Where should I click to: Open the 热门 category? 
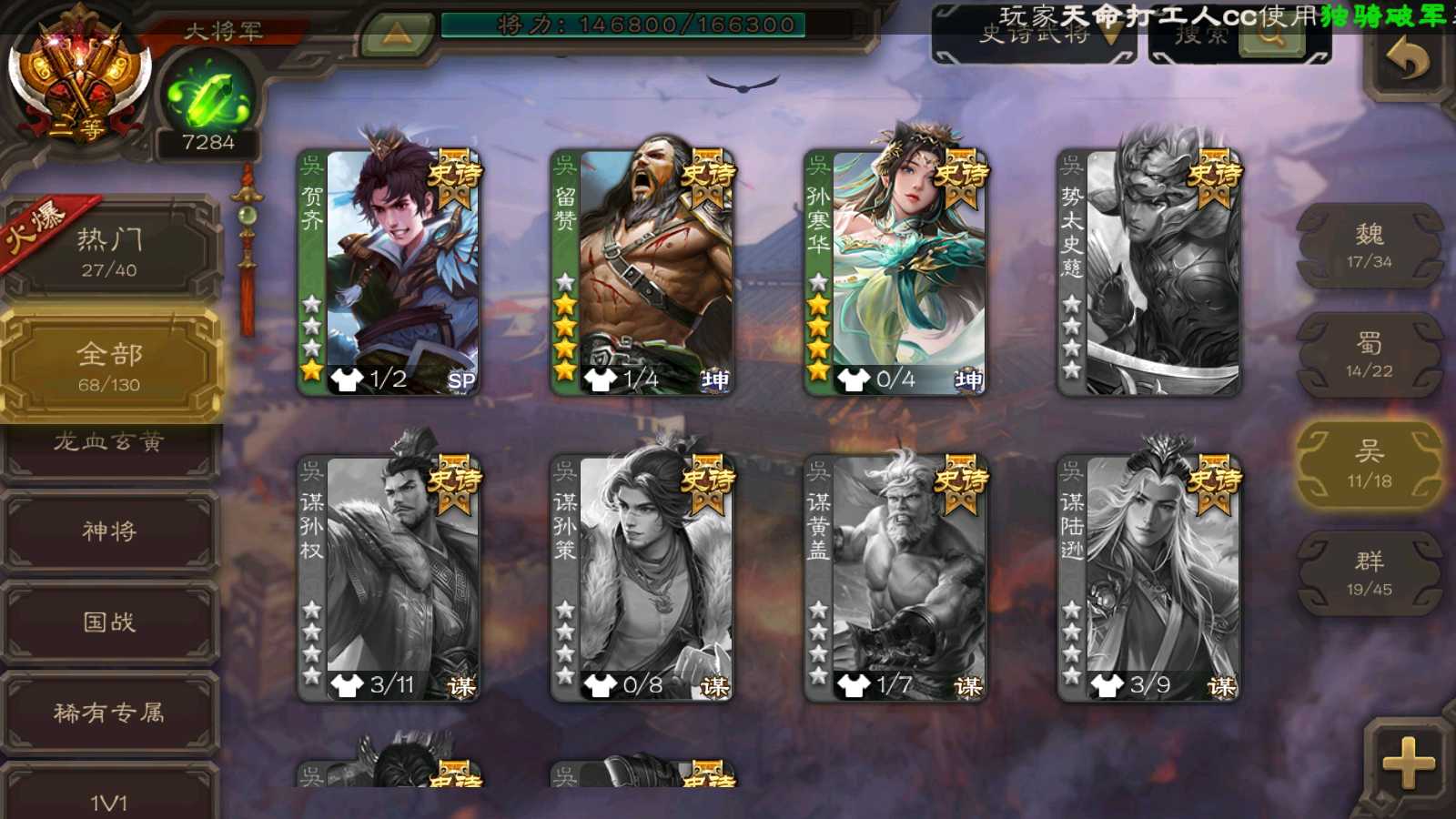pos(109,251)
